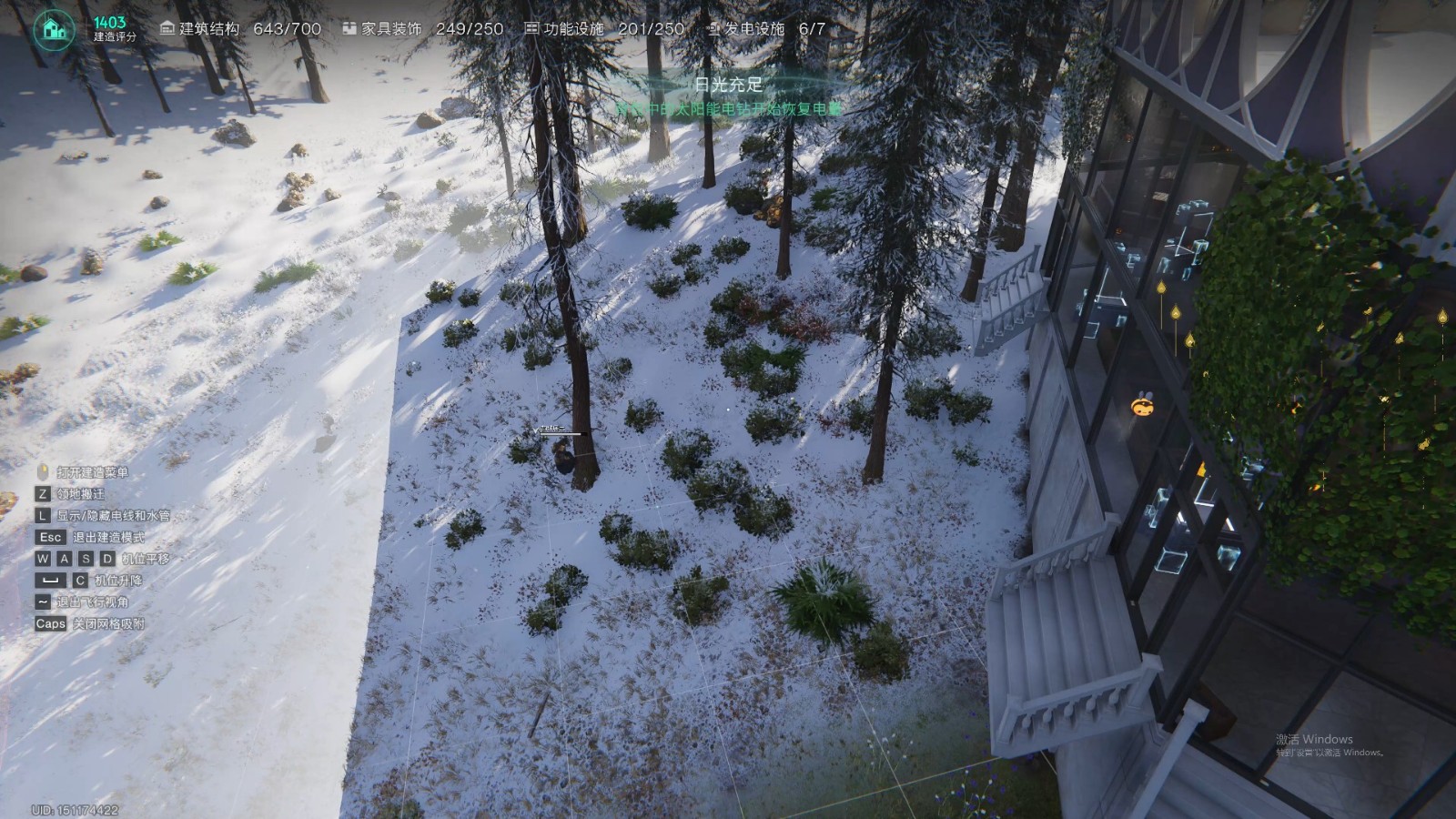Click the green house build score icon
1456x819 pixels.
[x=55, y=29]
